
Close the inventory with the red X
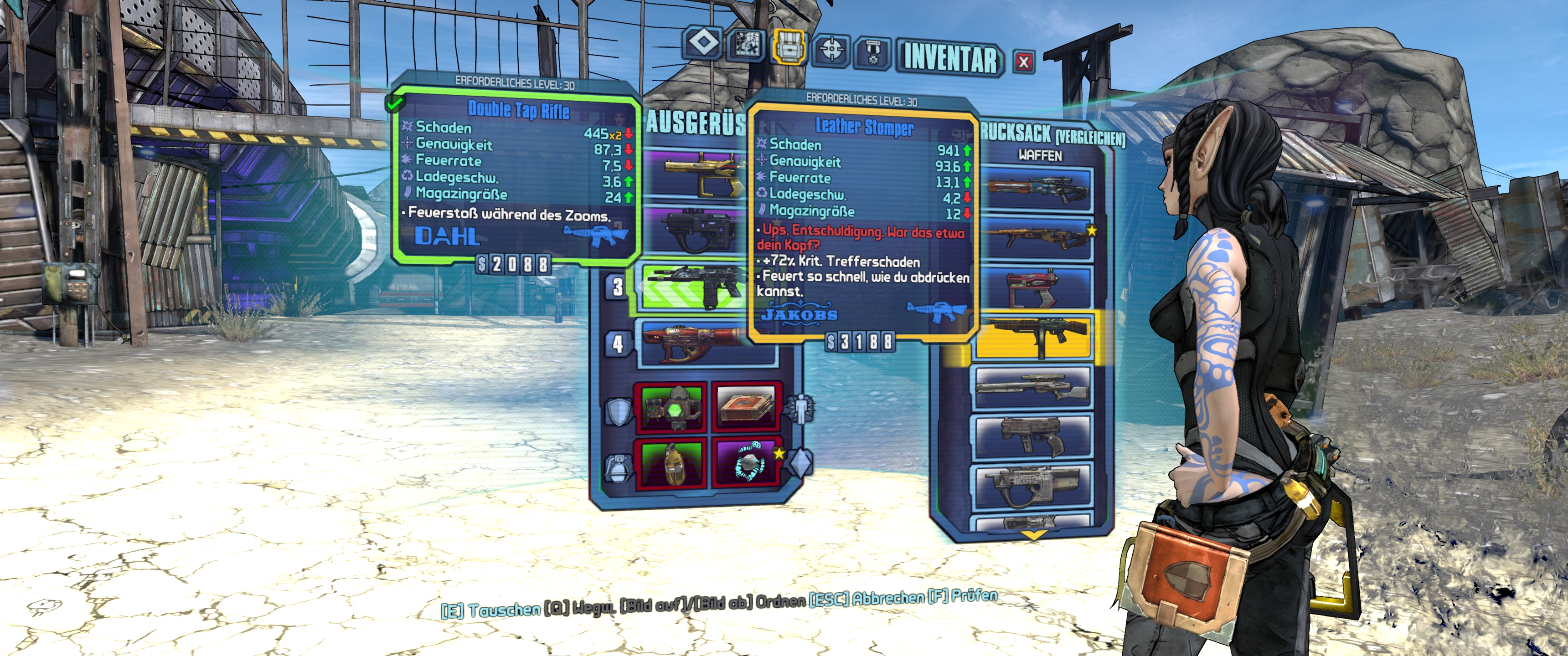point(1024,62)
